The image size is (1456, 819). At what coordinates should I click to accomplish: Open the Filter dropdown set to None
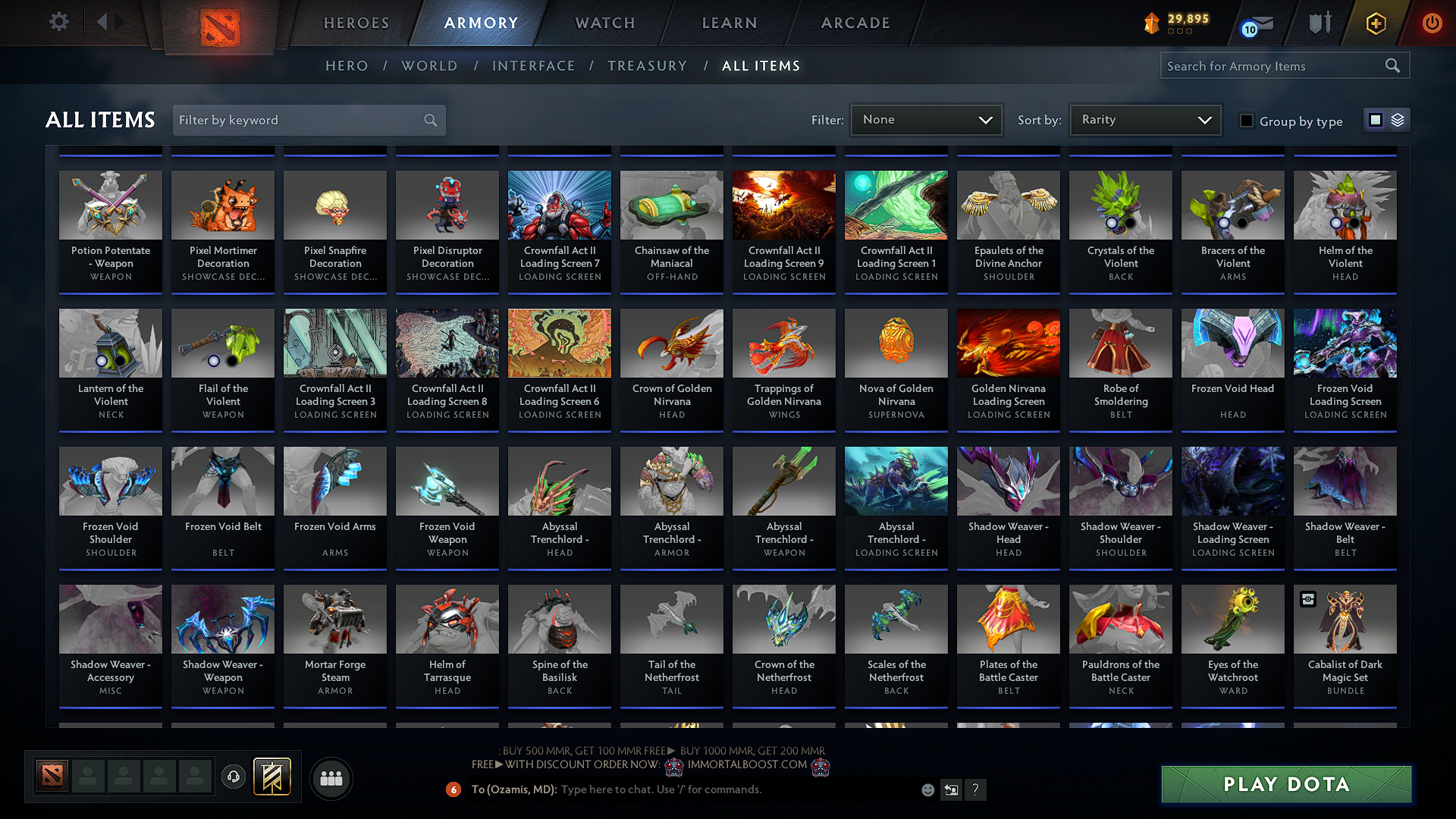coord(926,119)
